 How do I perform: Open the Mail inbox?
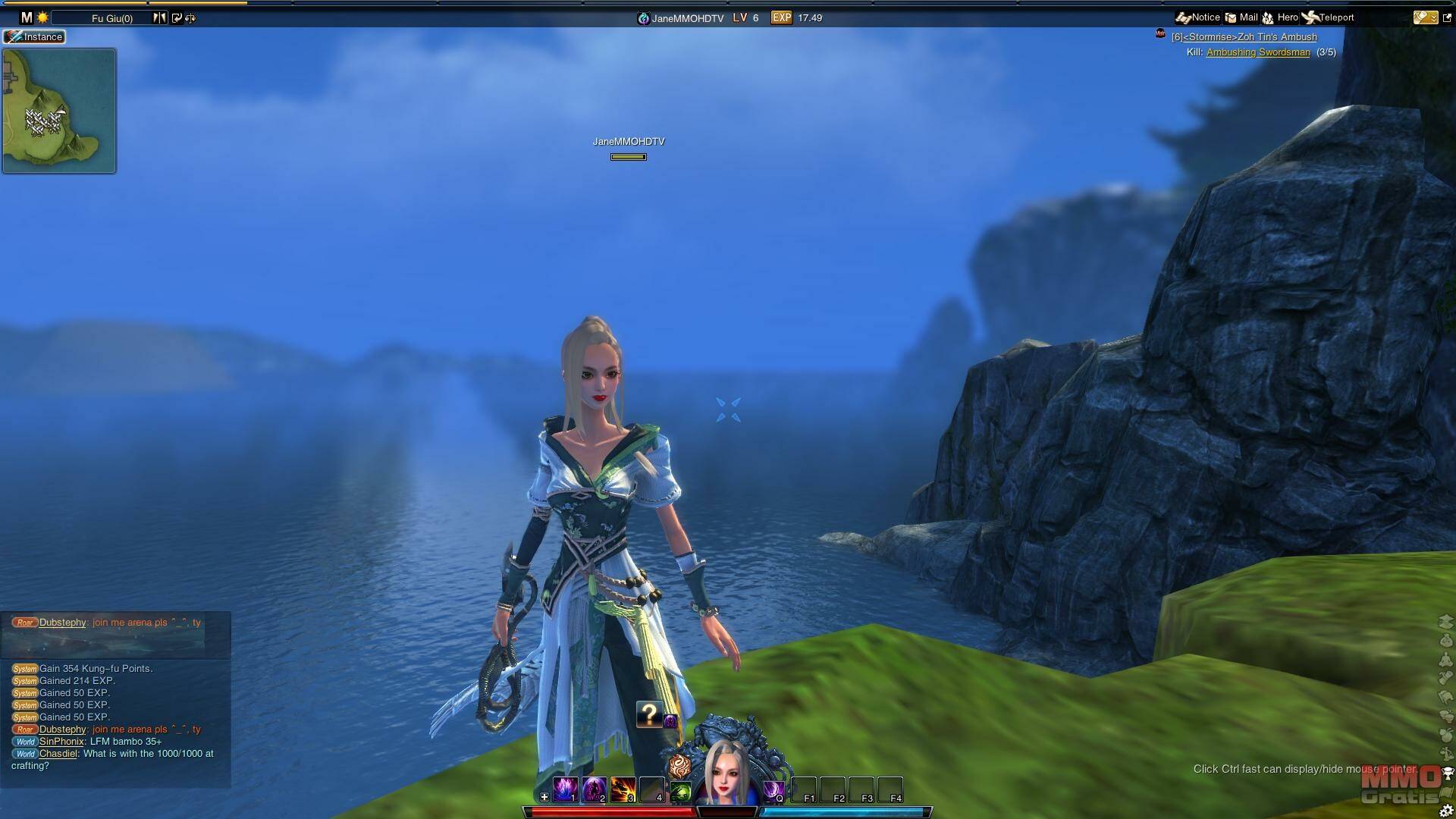1241,17
